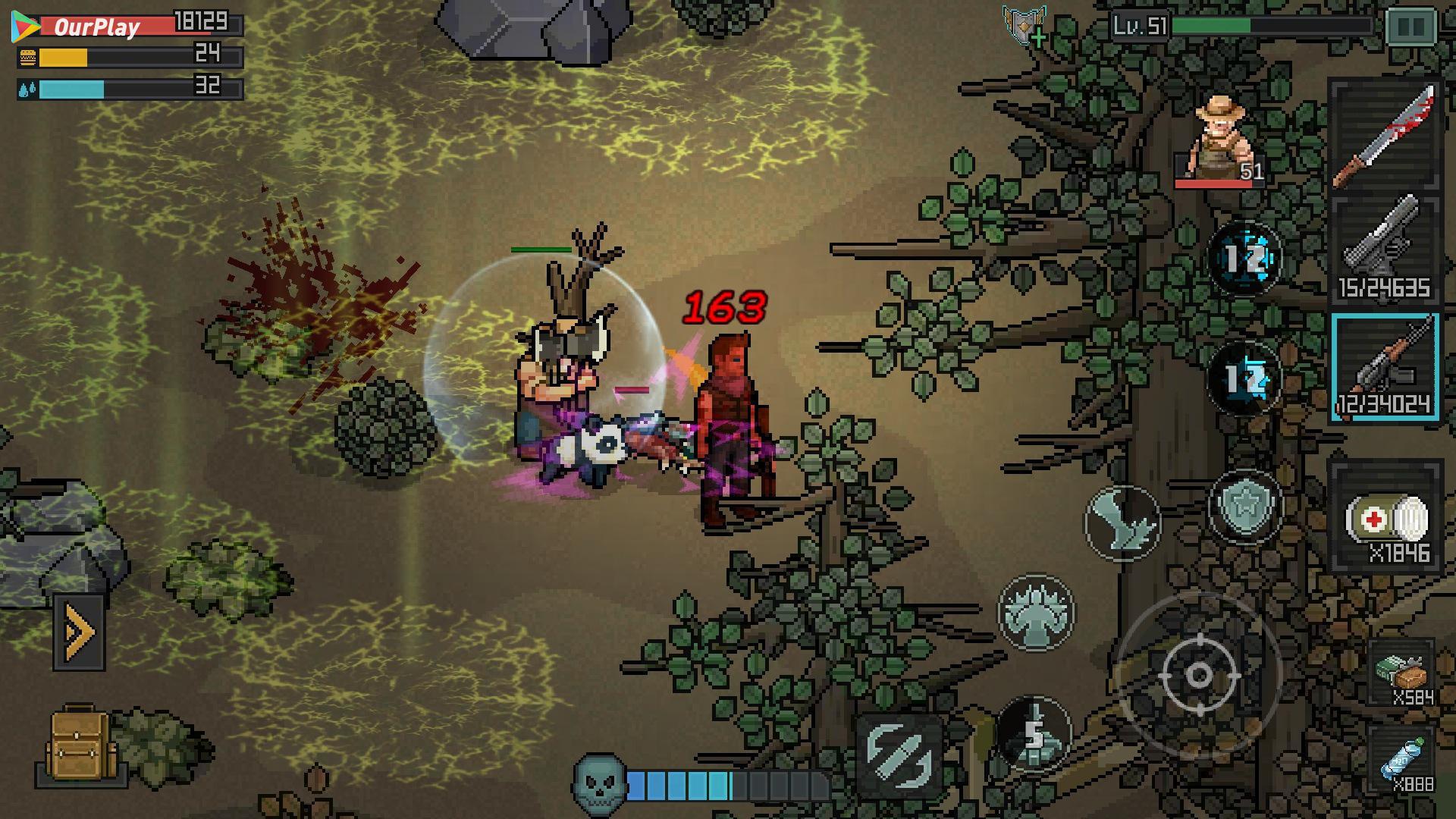
Task: Open the backpack inventory
Action: pyautogui.click(x=80, y=746)
